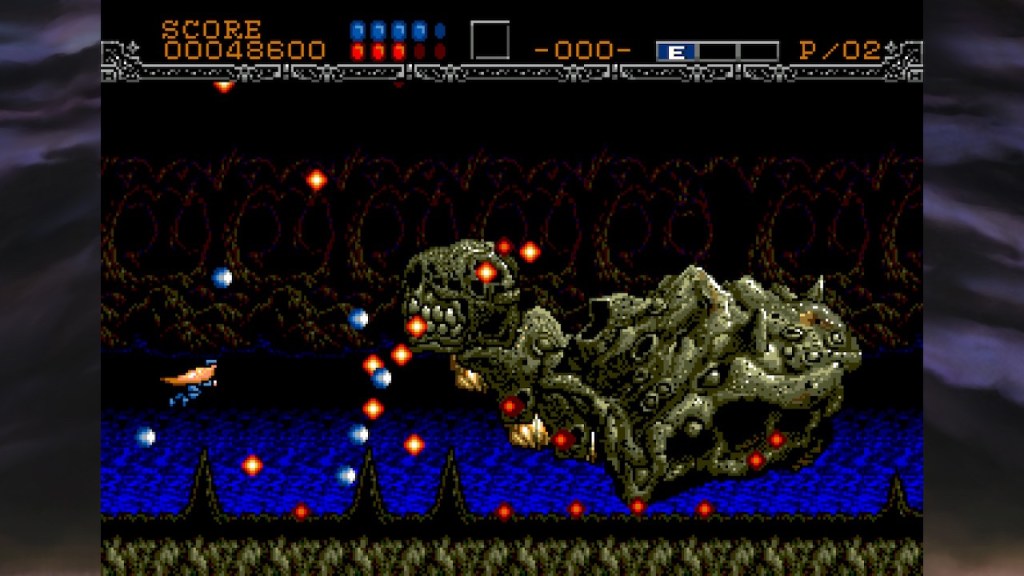Select the empty item box in the HUD

pos(490,41)
